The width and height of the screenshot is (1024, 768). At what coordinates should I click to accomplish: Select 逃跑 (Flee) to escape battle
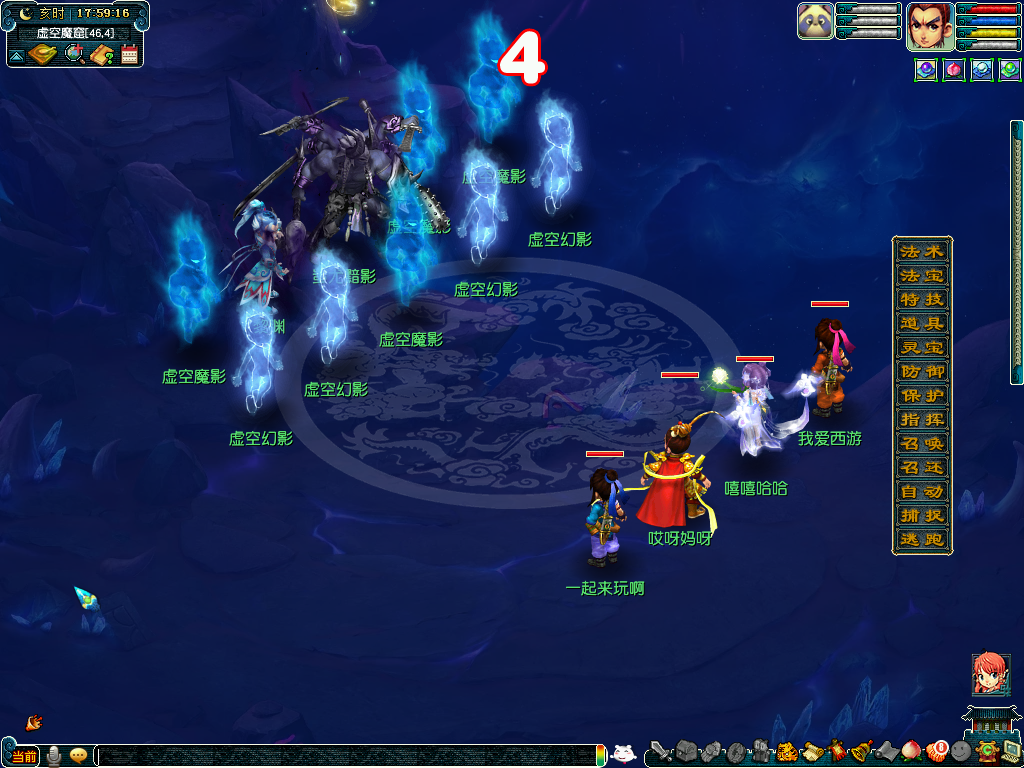(922, 540)
